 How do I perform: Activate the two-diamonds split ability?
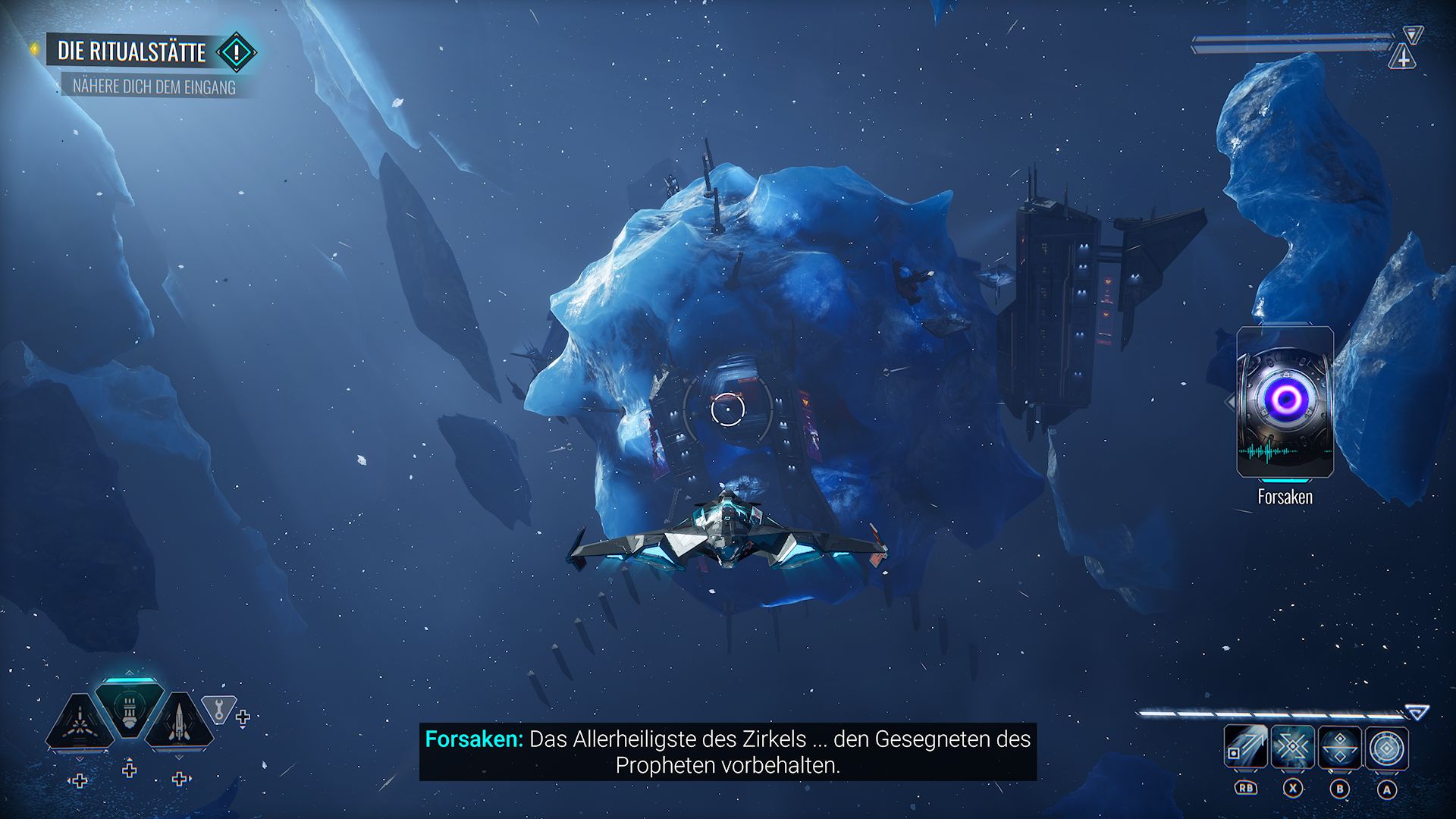pyautogui.click(x=1340, y=748)
